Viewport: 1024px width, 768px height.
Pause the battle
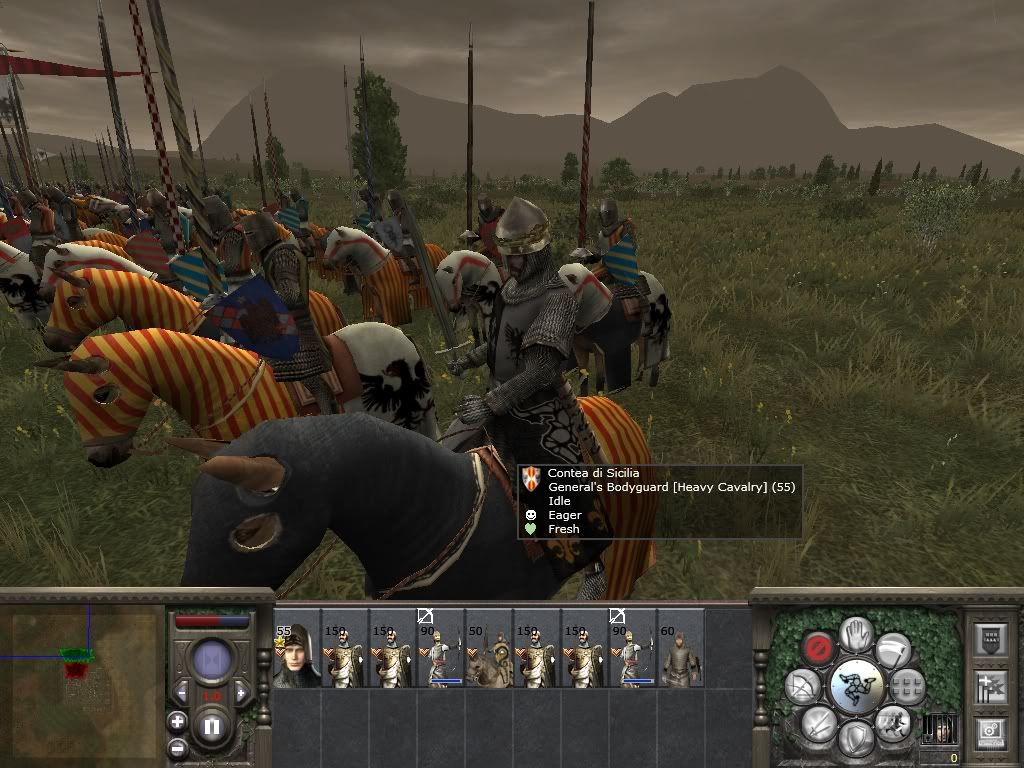click(x=211, y=727)
